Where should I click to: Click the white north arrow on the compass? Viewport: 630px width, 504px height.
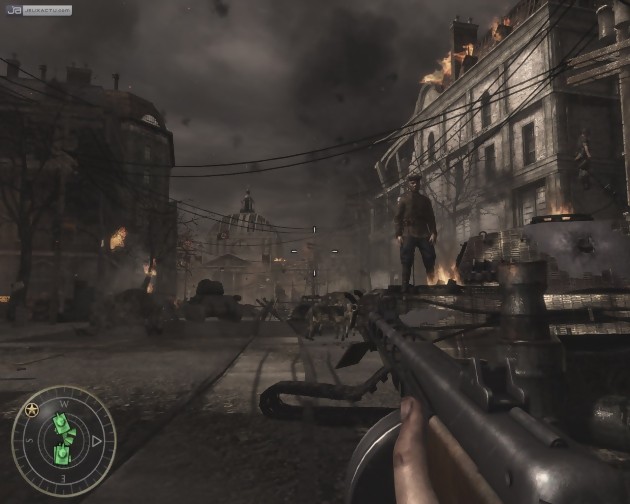click(96, 440)
